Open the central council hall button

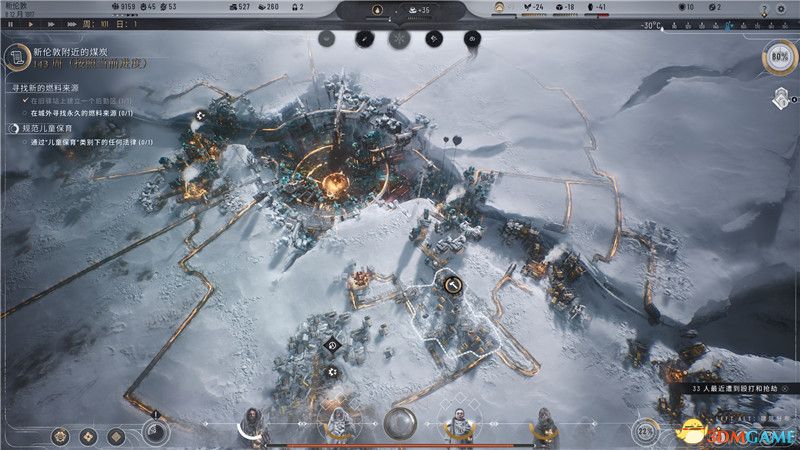401,423
